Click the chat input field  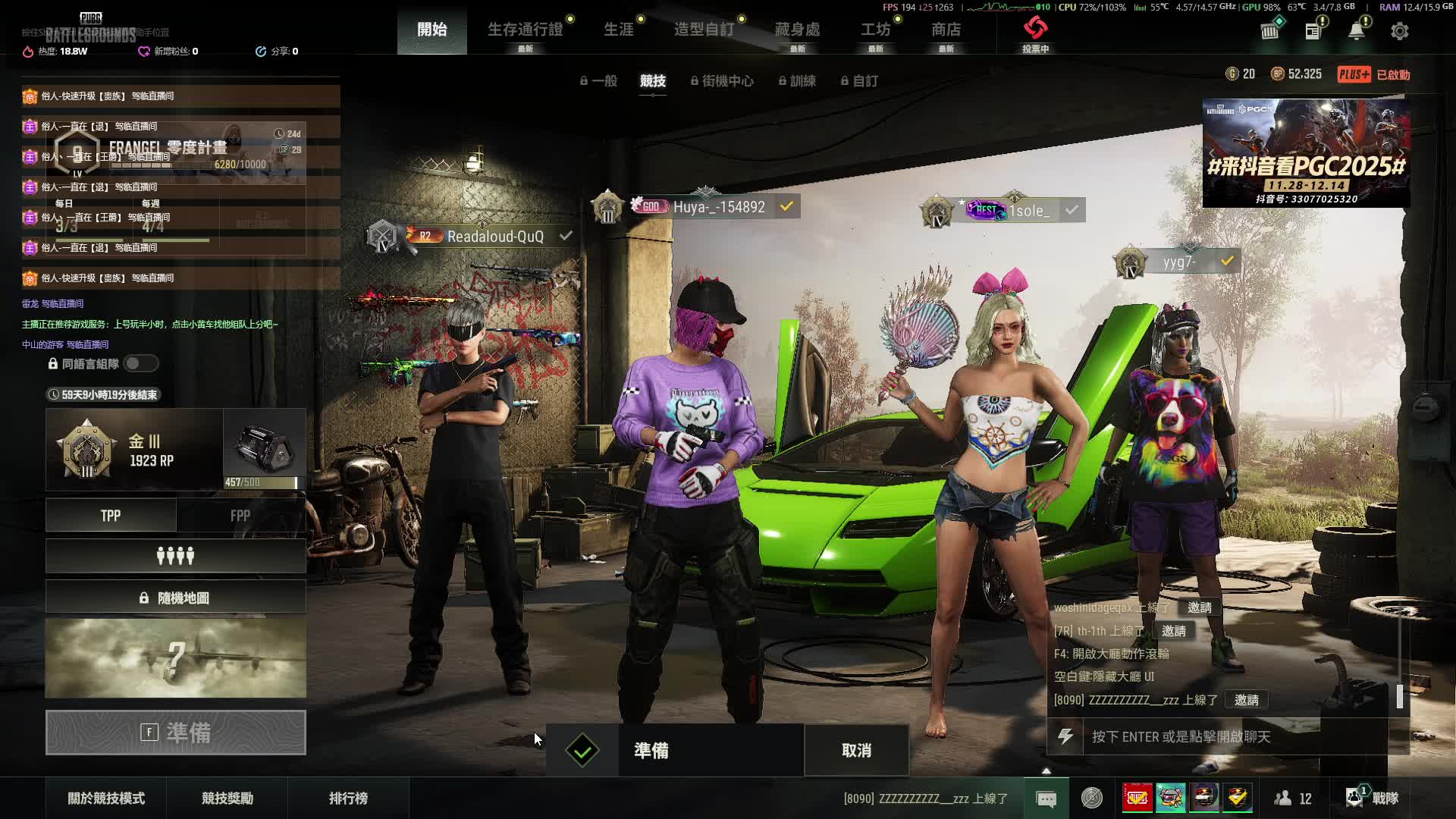[1236, 736]
